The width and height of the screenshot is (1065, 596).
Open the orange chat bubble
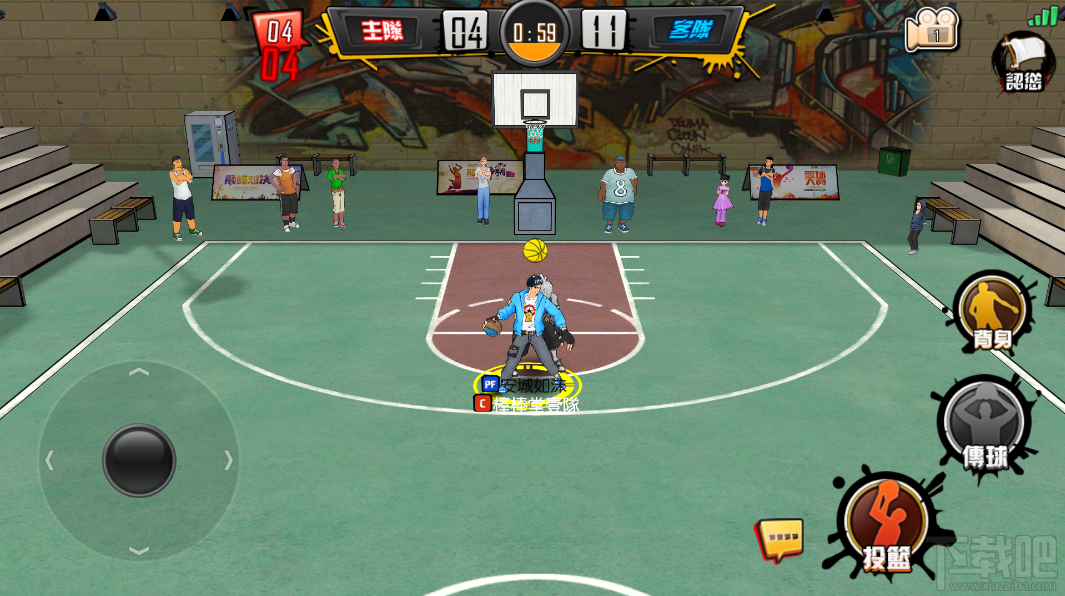coord(780,538)
